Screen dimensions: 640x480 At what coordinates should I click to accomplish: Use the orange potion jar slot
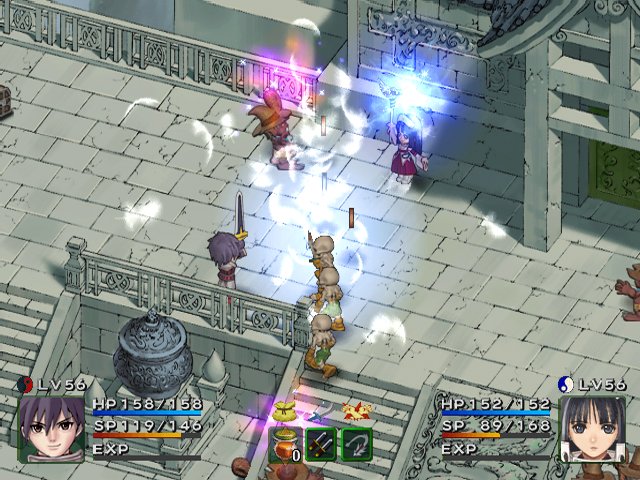[x=285, y=445]
